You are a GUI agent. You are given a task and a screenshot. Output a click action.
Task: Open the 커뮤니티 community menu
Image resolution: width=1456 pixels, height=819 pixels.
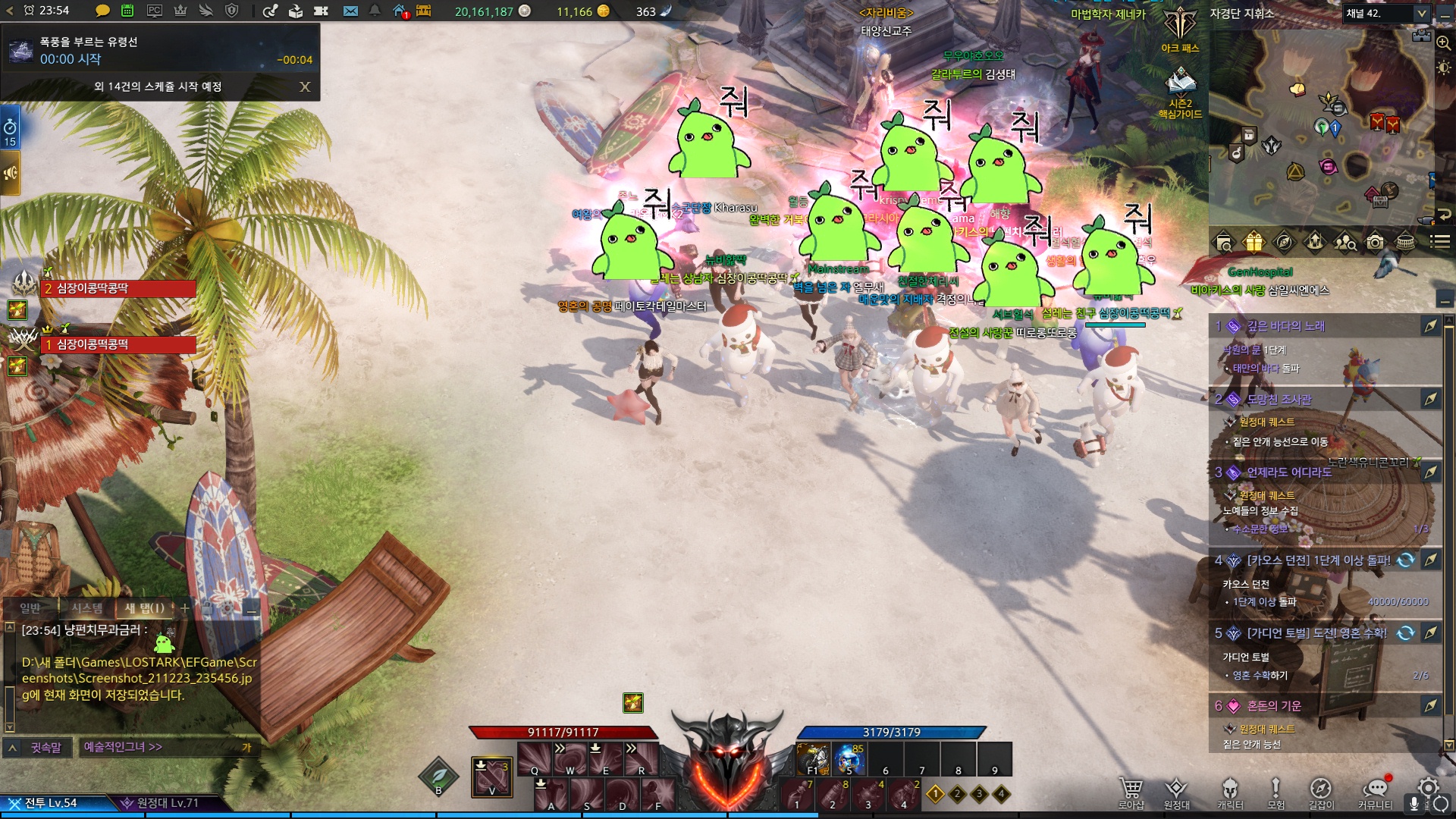(1375, 792)
